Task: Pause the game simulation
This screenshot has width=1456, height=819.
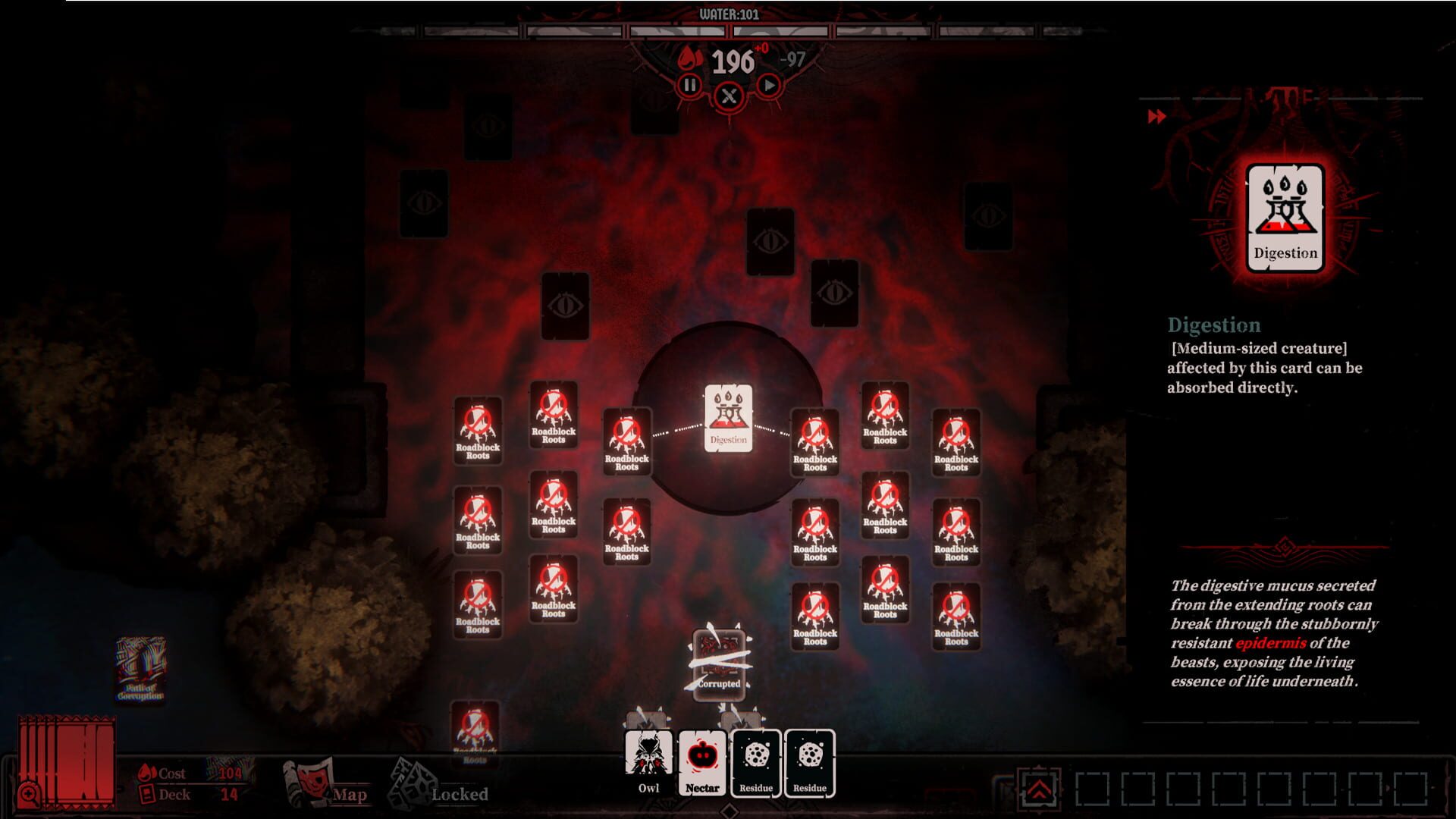Action: pyautogui.click(x=688, y=86)
